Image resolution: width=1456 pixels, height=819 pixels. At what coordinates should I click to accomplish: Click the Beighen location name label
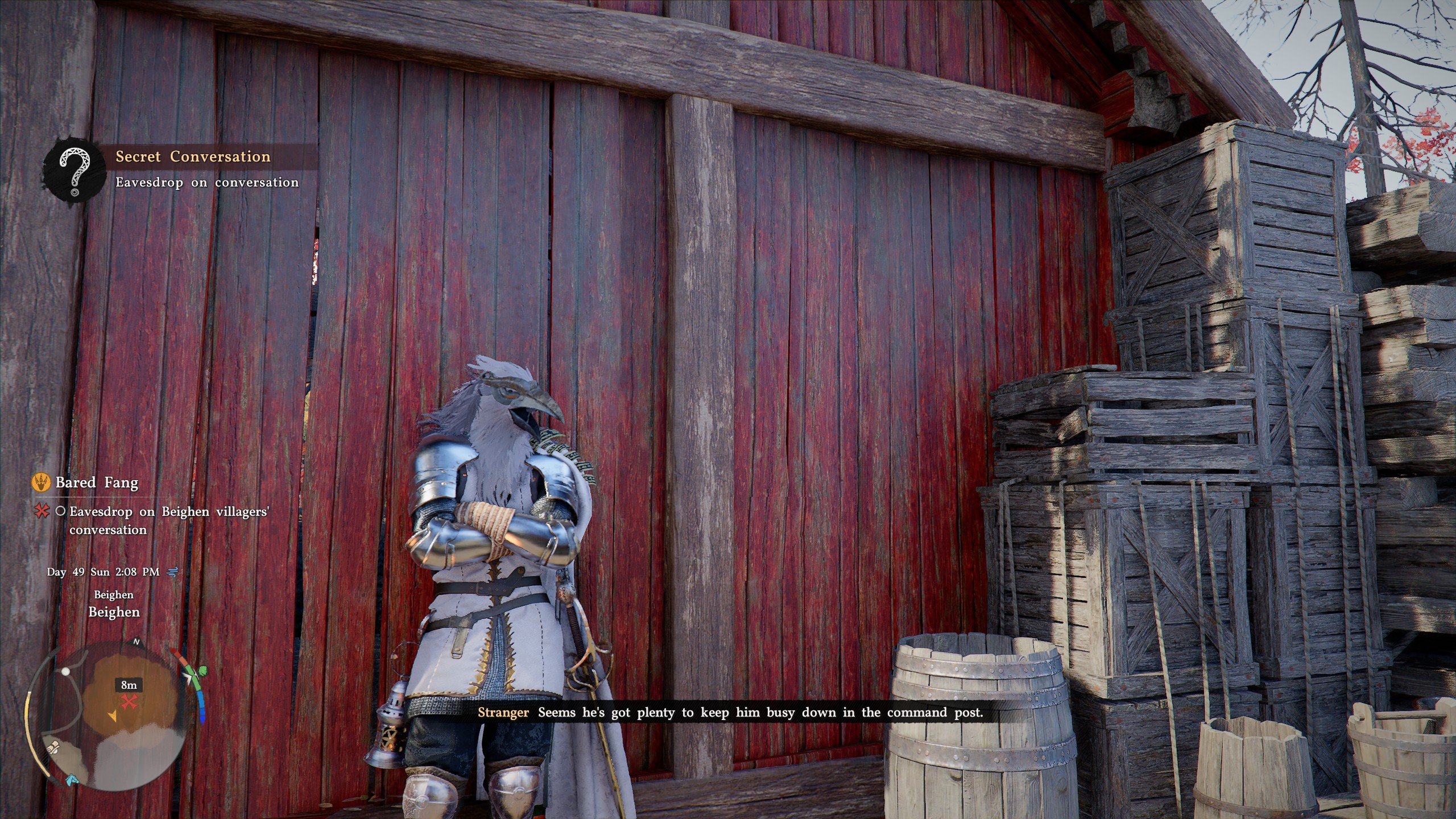tap(114, 614)
